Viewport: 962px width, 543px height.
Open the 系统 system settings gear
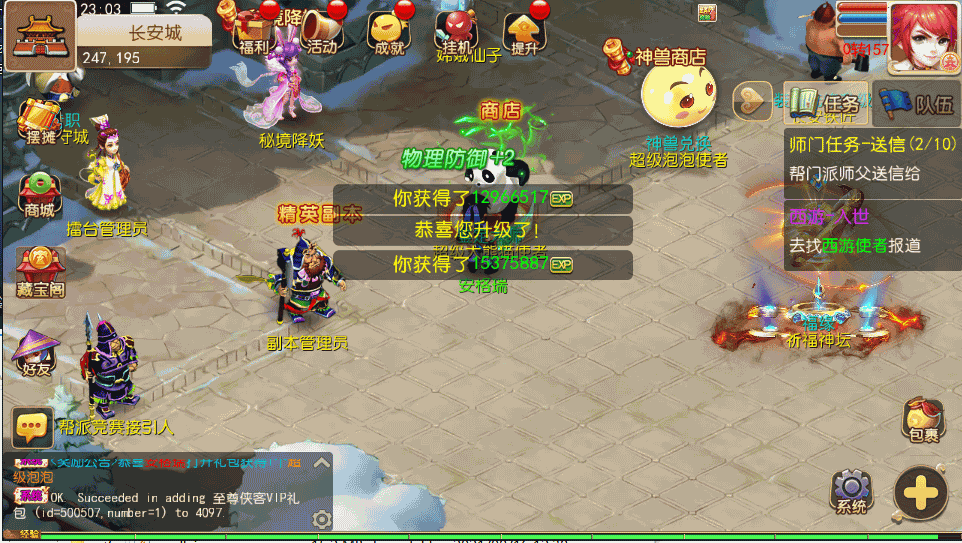pyautogui.click(x=852, y=490)
